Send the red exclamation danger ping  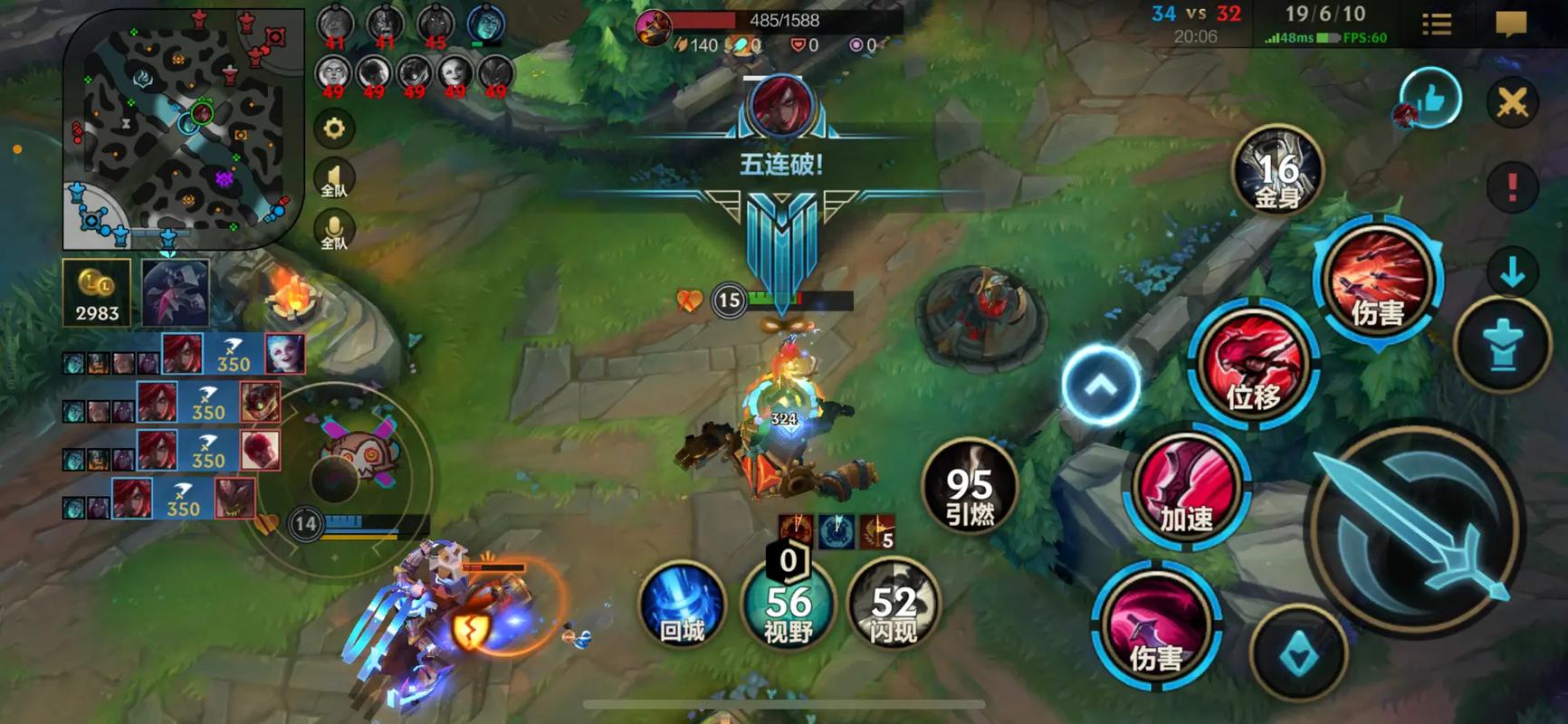[1512, 187]
